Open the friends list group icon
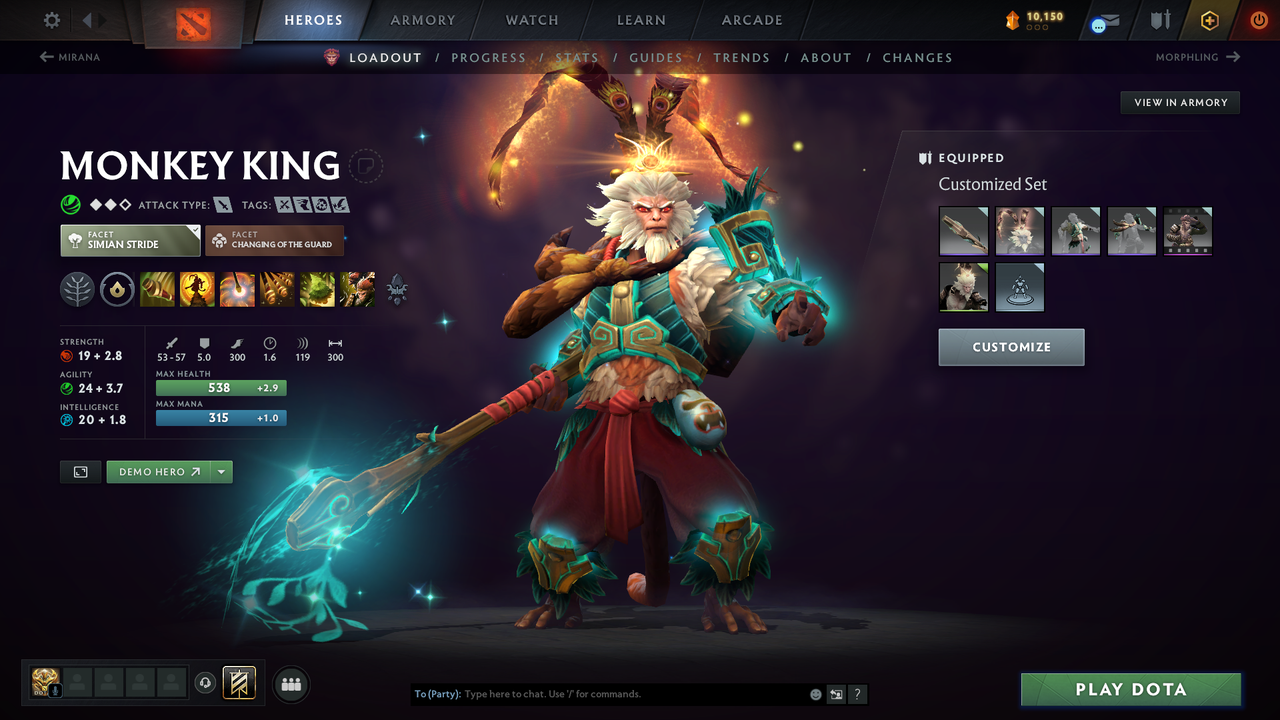This screenshot has width=1280, height=720. tap(290, 683)
